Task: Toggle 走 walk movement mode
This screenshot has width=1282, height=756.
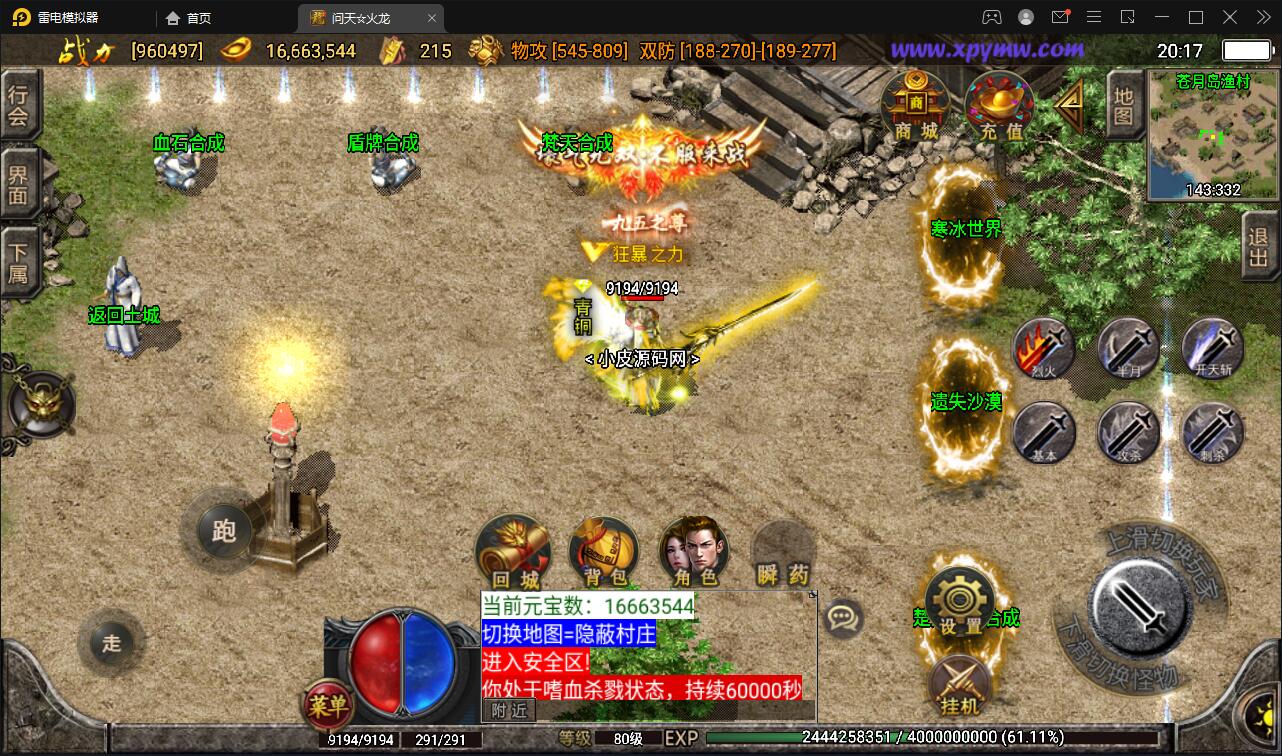Action: click(x=111, y=645)
